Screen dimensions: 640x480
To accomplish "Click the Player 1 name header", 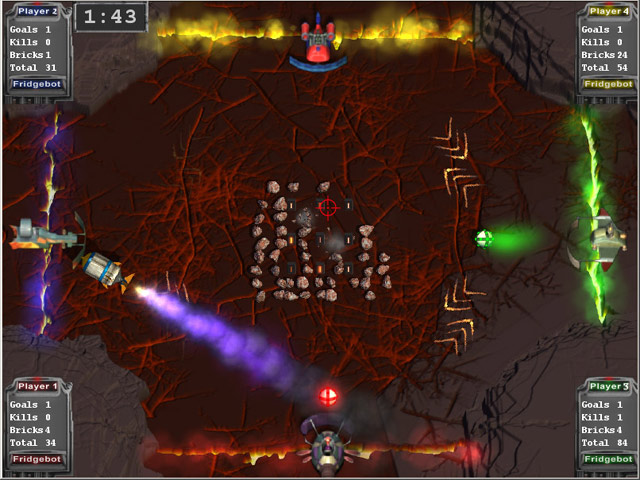I will click(36, 385).
